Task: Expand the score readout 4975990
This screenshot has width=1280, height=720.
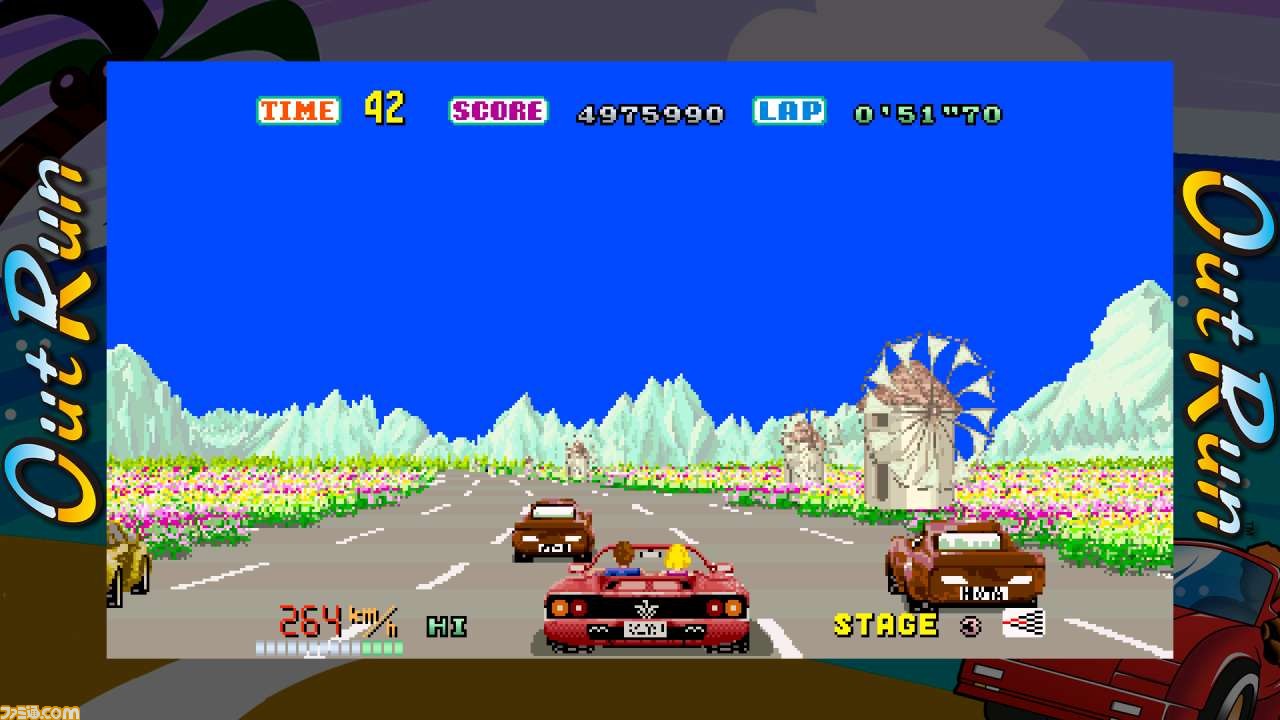Action: (648, 112)
